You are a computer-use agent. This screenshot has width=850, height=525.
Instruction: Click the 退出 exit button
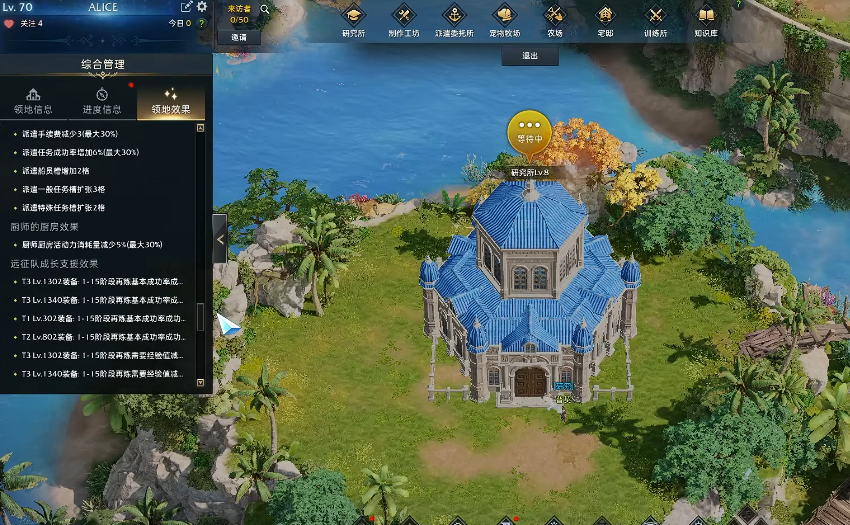(530, 56)
